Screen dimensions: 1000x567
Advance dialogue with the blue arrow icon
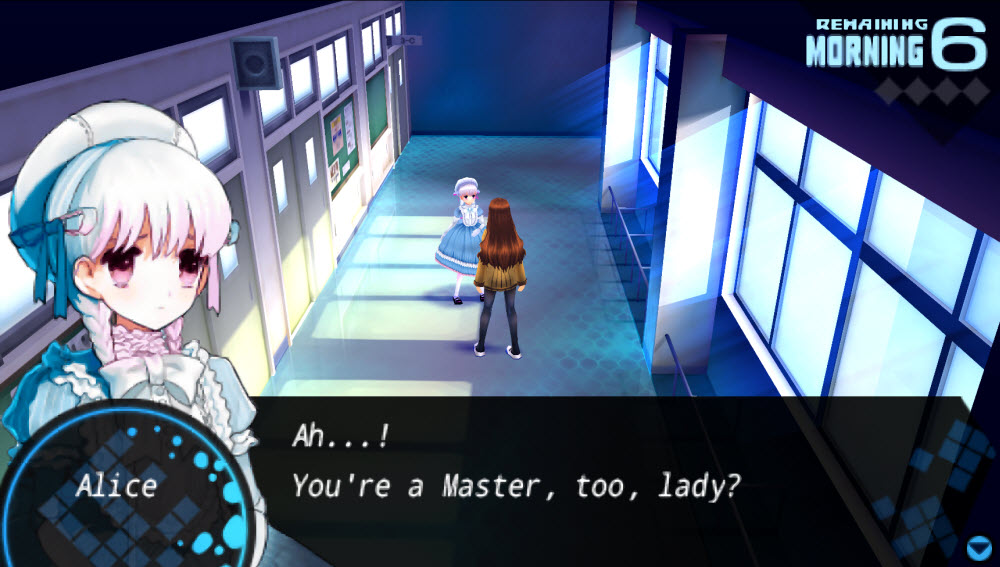tap(978, 546)
